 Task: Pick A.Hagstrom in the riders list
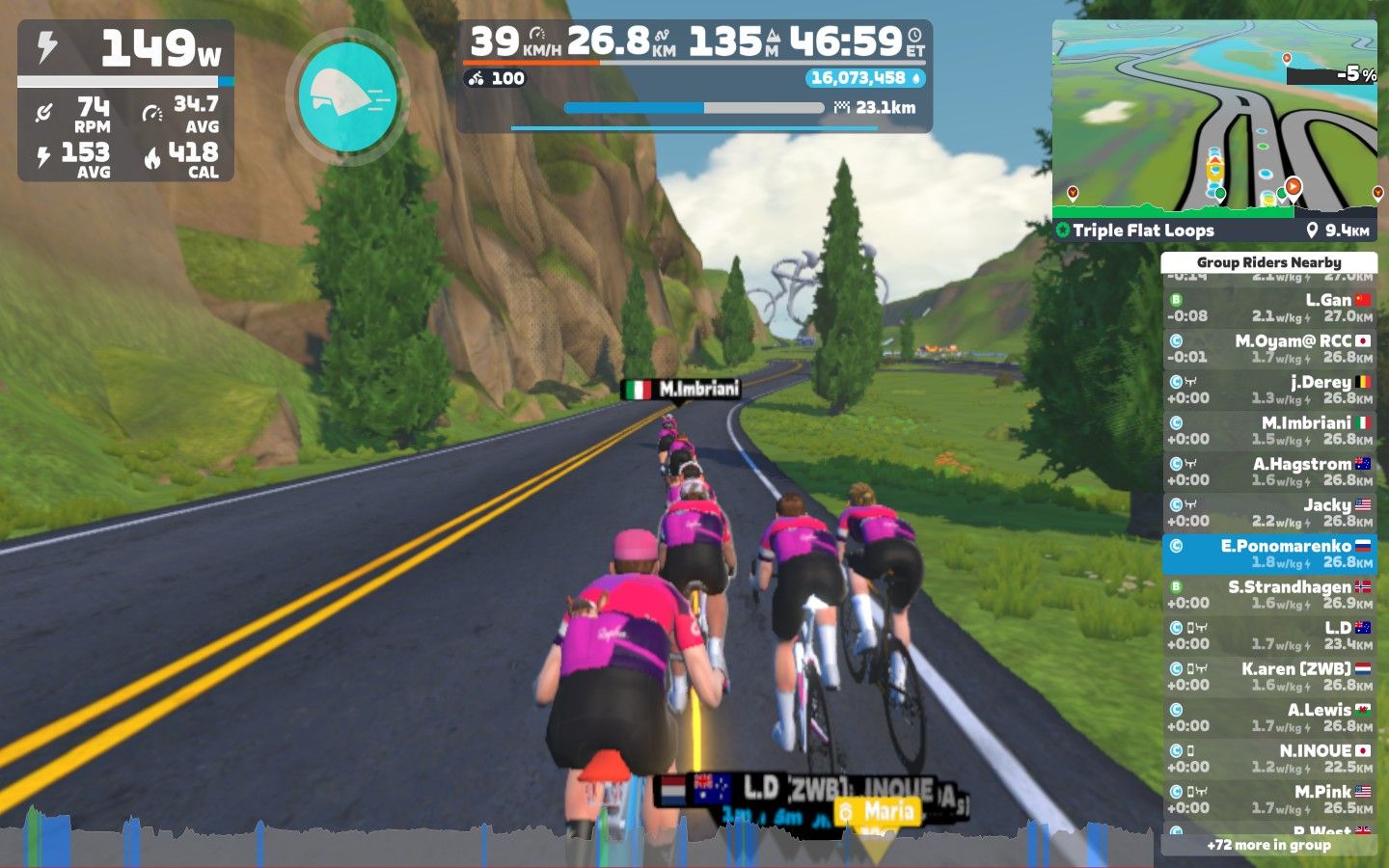(1268, 472)
